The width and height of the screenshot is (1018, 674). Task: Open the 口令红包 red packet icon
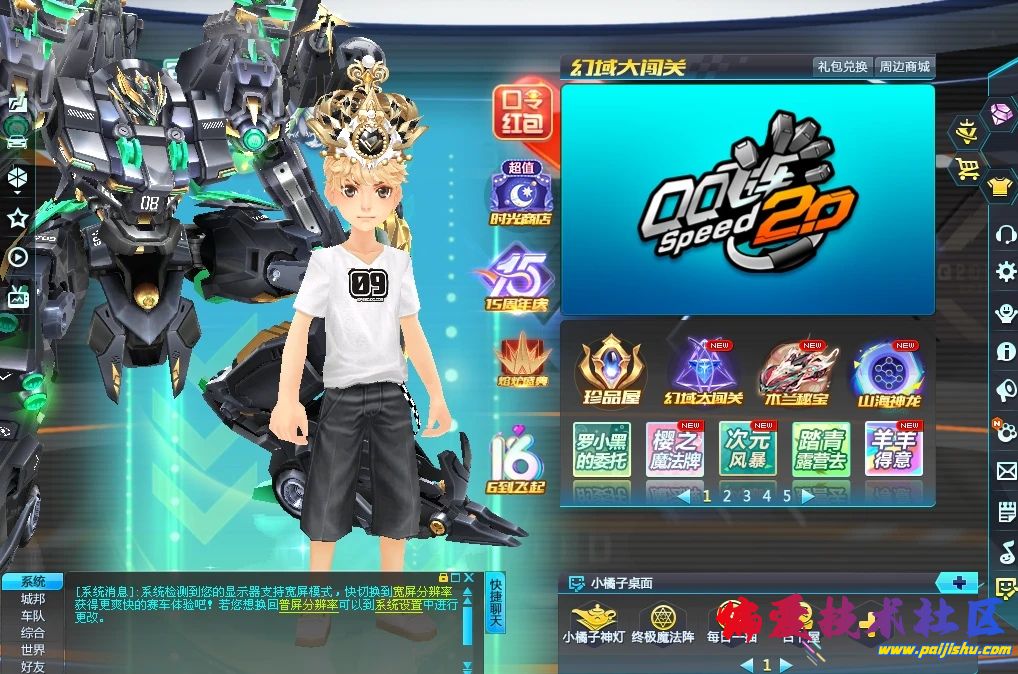coord(521,111)
